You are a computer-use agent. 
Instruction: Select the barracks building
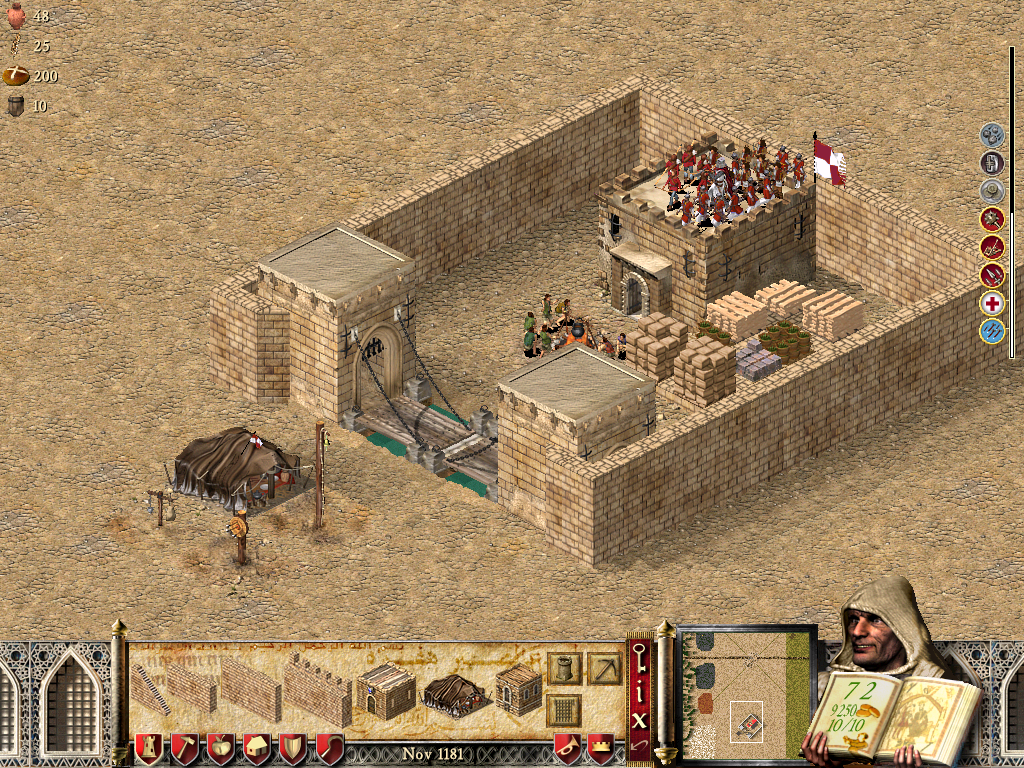tap(385, 690)
